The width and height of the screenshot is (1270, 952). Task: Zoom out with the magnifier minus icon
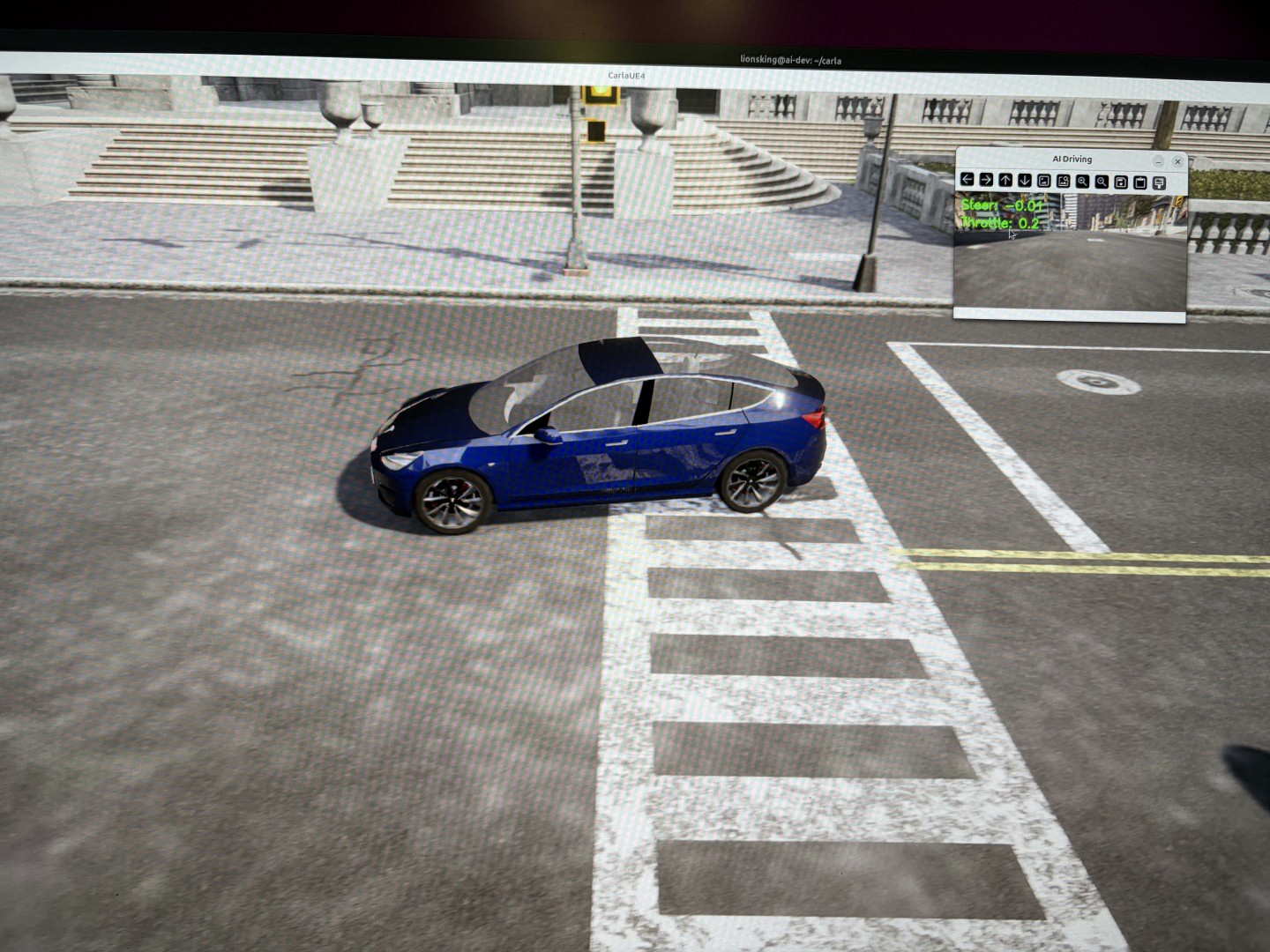tap(1102, 182)
